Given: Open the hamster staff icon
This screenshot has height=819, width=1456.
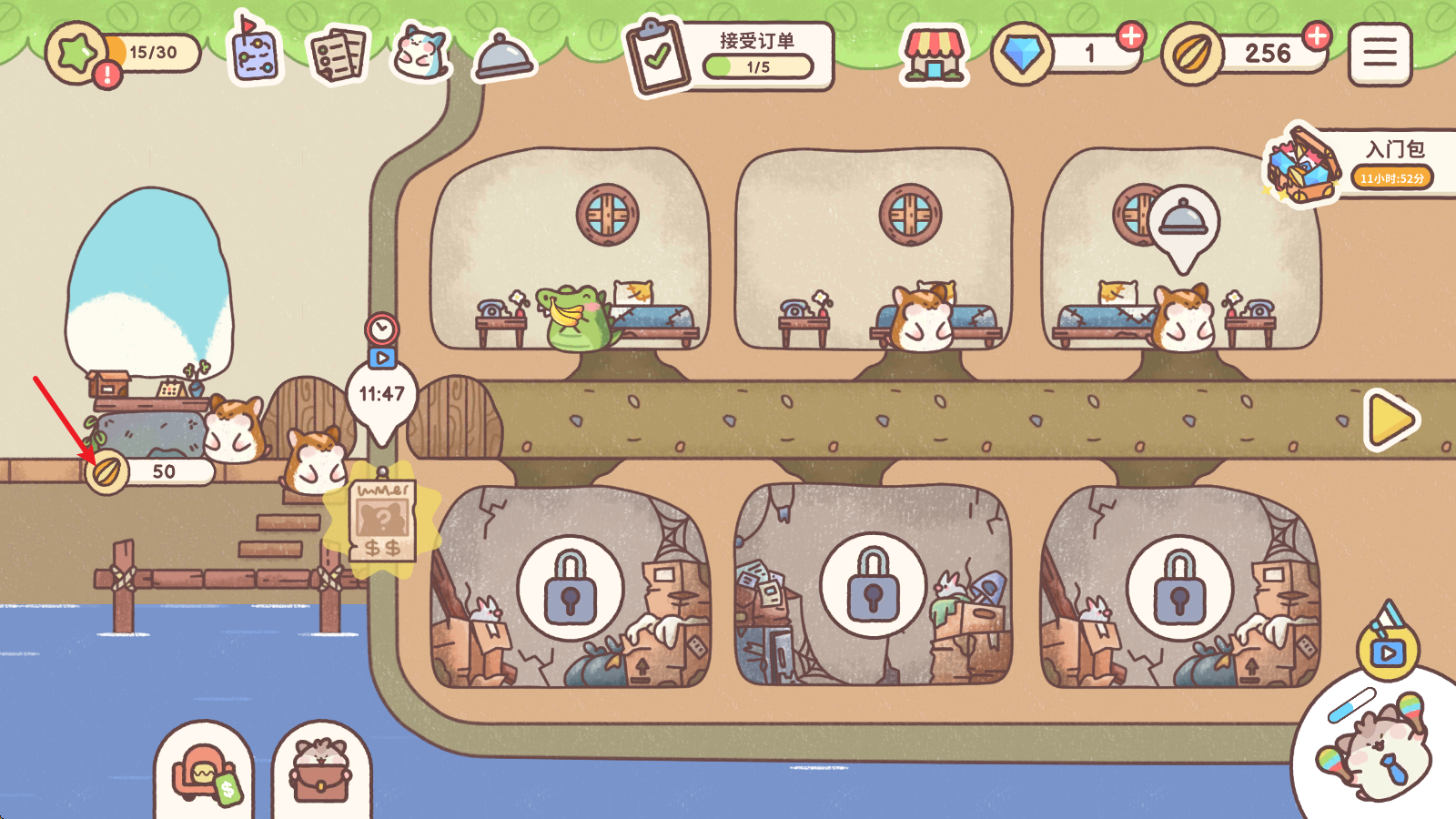Looking at the screenshot, I should click(x=420, y=53).
